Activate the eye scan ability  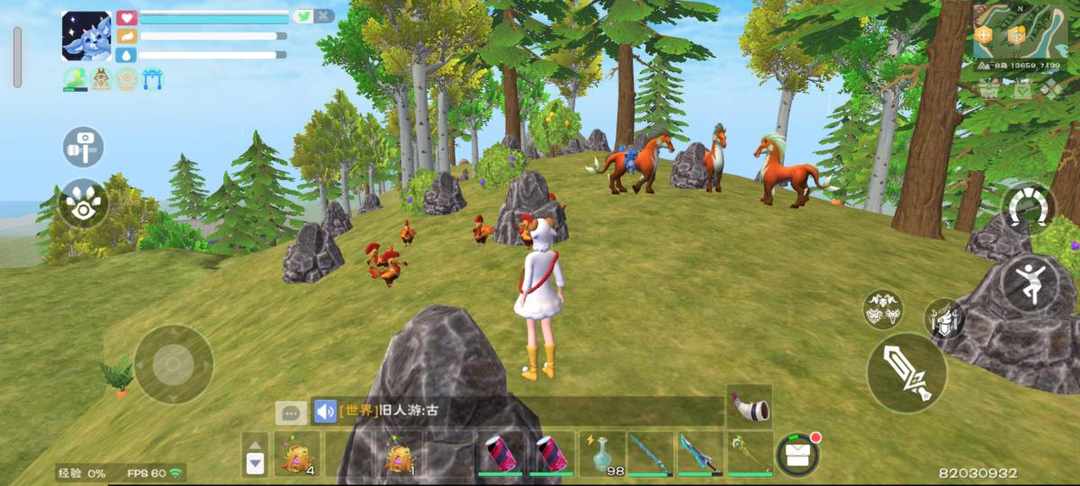click(83, 202)
